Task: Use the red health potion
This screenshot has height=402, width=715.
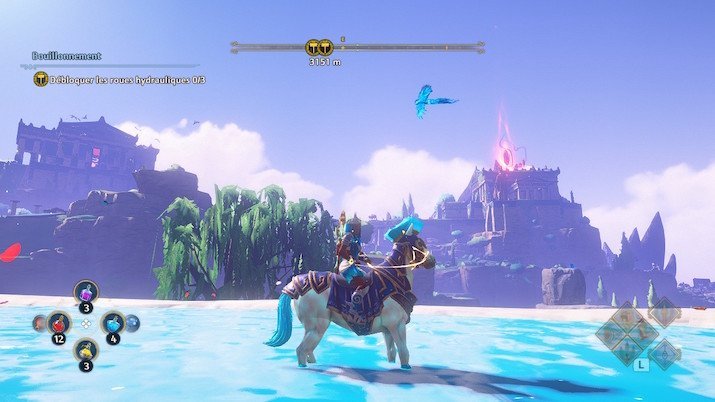Action: (x=59, y=324)
